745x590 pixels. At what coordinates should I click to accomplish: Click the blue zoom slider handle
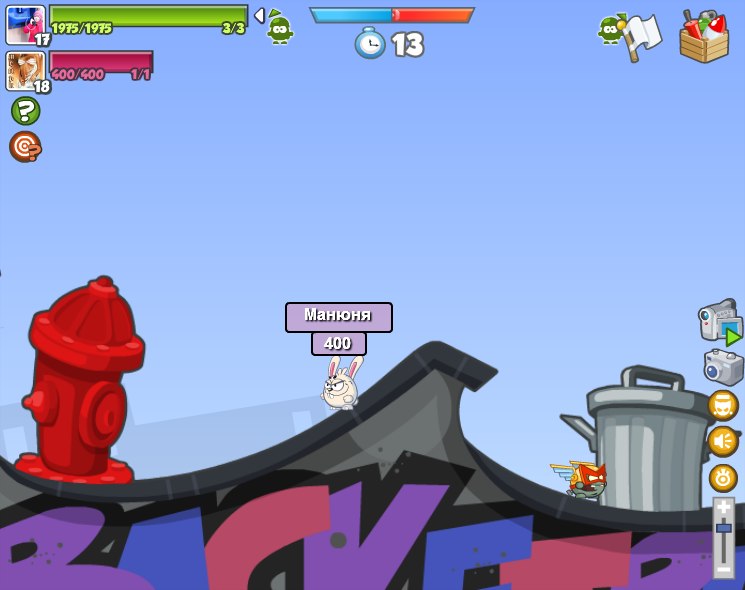[x=723, y=528]
